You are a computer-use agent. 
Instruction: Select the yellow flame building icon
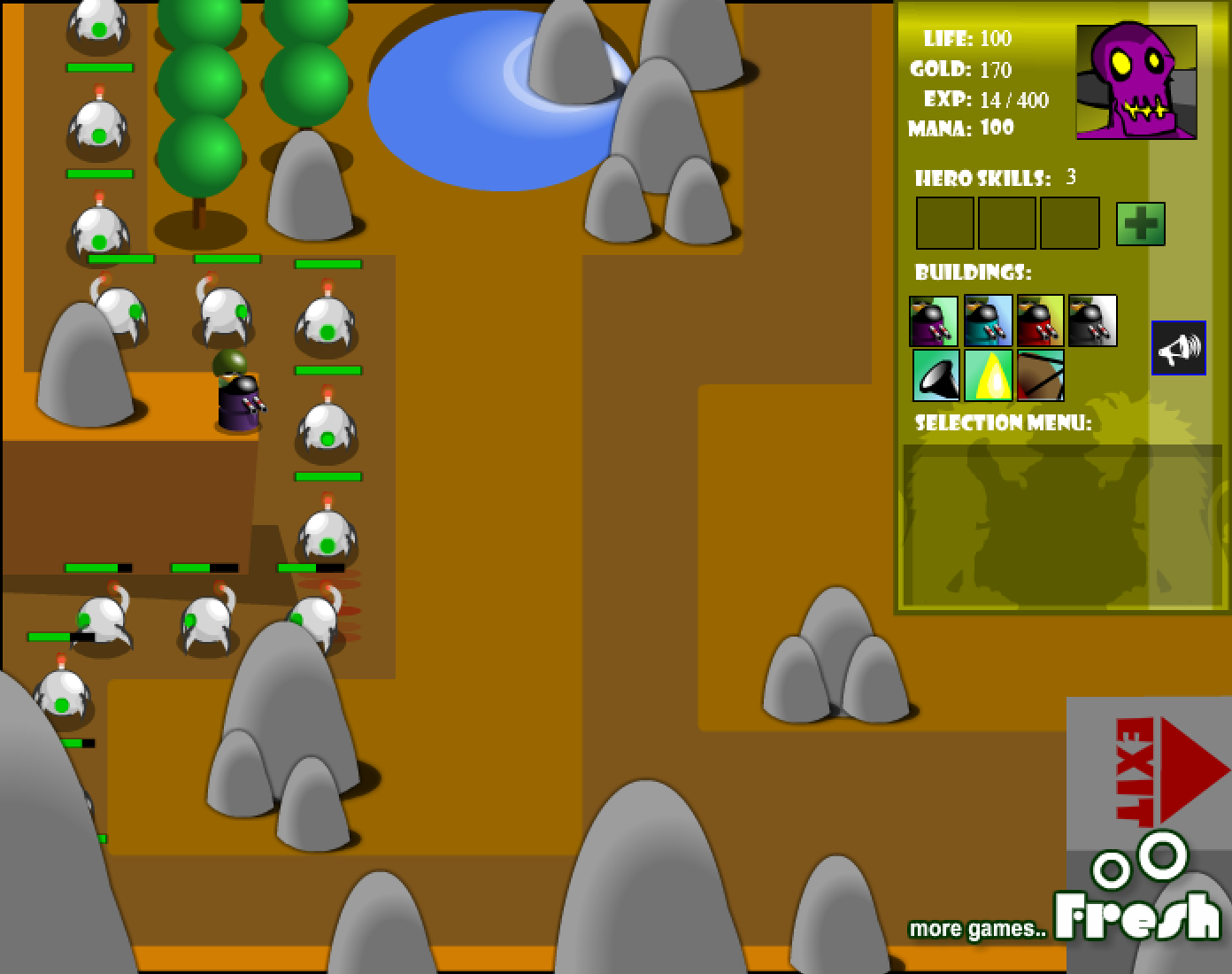[989, 375]
